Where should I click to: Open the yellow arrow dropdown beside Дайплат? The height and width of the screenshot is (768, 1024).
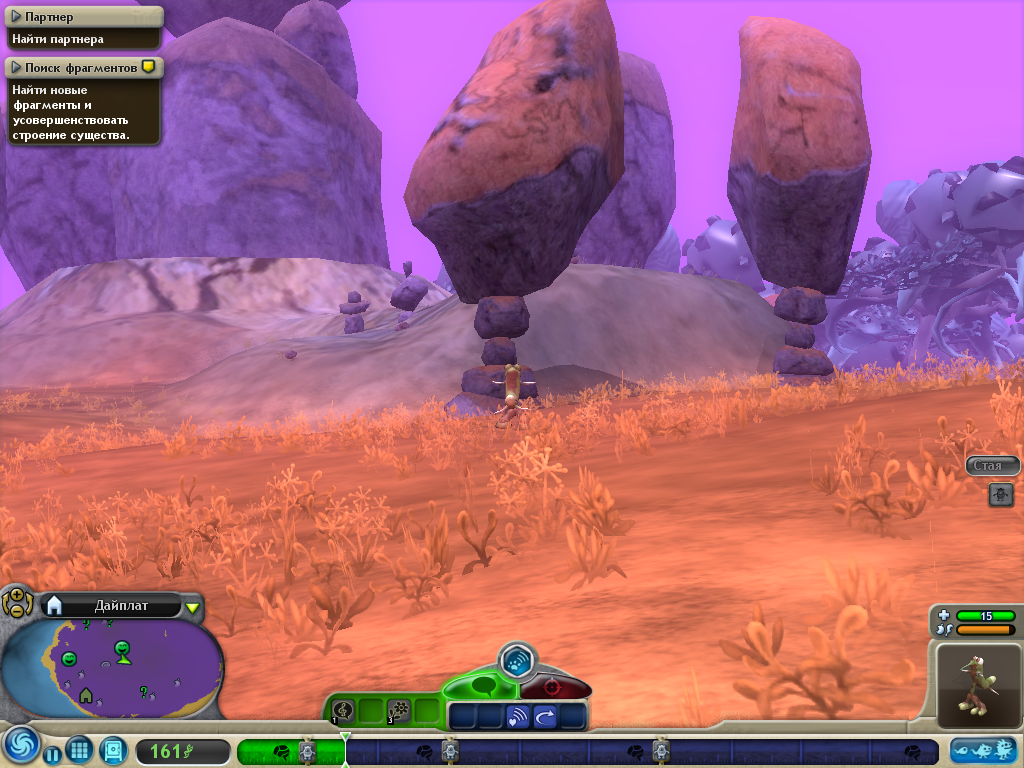[193, 606]
